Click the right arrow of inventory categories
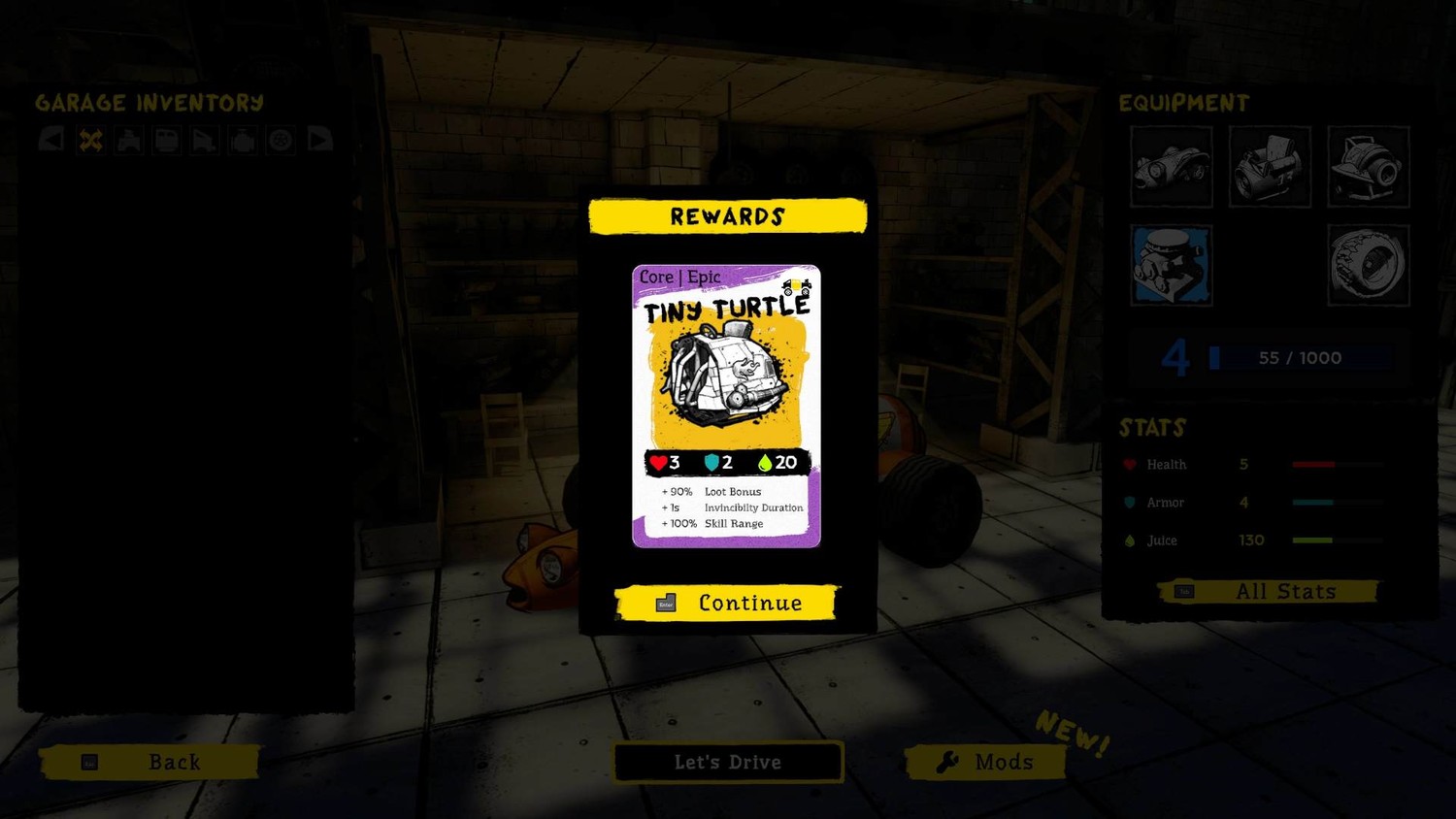Screen dimensions: 1456x819 319,141
